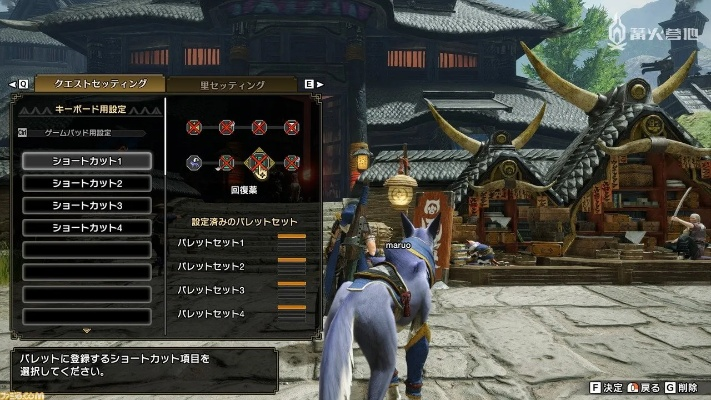Open the 里セッティング tab

coord(232,84)
